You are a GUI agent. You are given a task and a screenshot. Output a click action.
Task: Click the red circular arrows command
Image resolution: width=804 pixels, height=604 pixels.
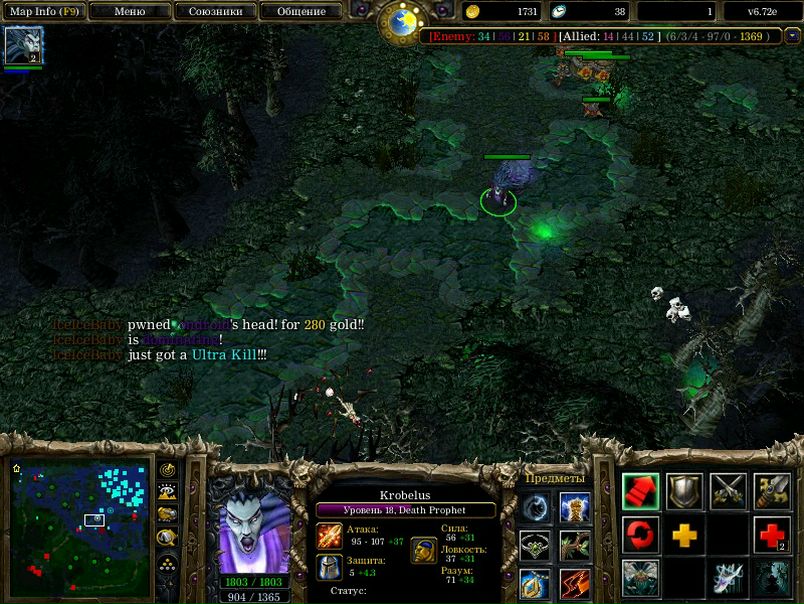640,535
